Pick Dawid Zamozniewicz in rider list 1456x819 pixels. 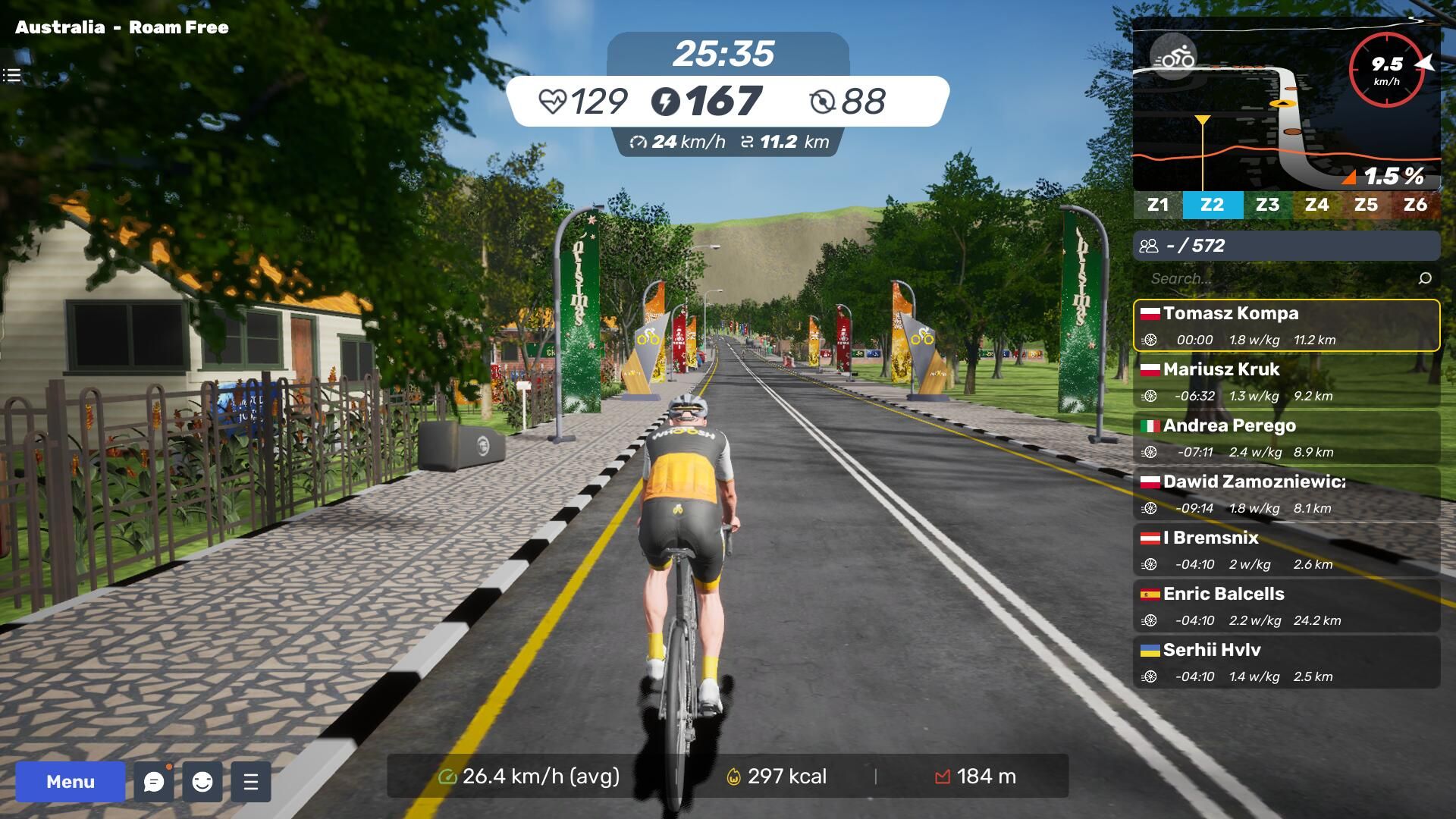(x=1286, y=494)
